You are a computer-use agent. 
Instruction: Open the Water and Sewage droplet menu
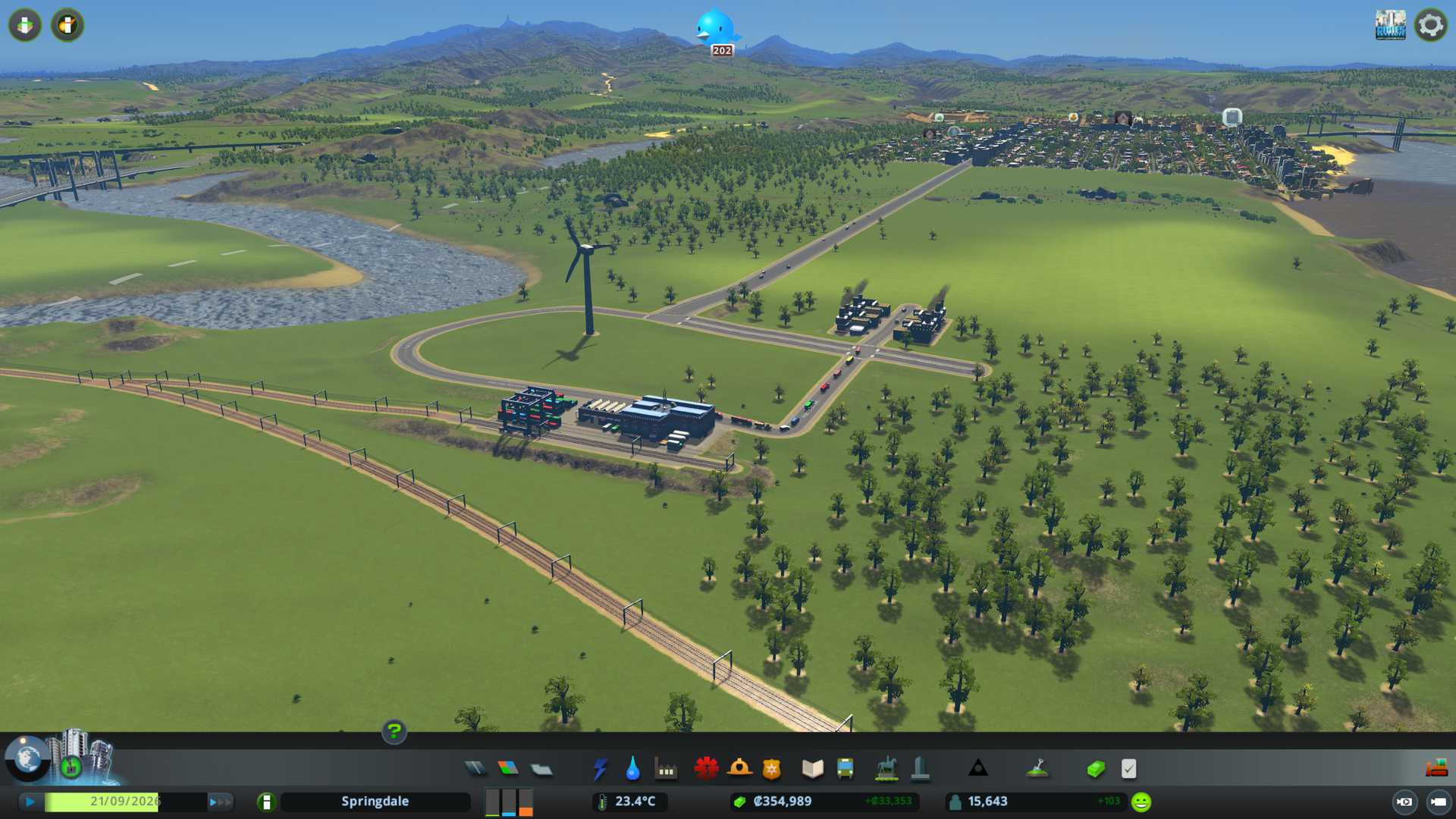pyautogui.click(x=632, y=769)
